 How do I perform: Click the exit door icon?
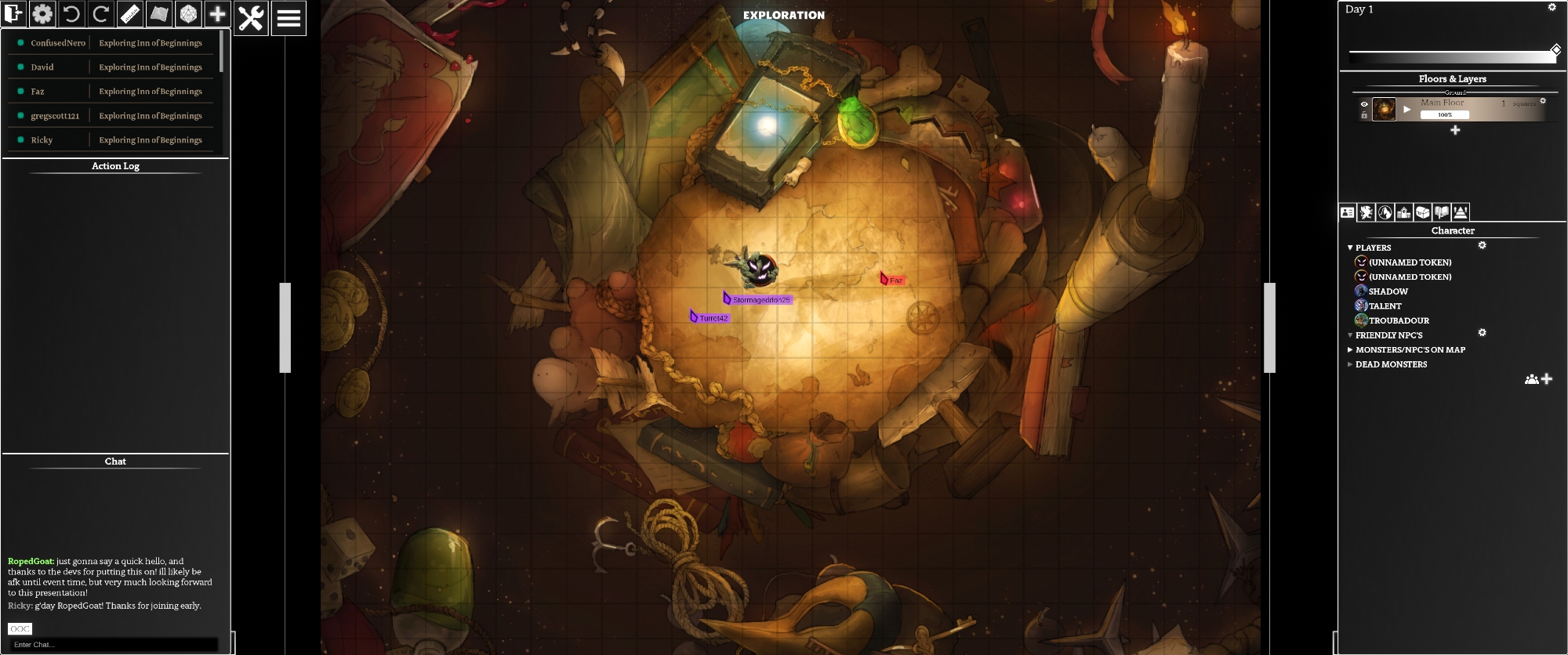pyautogui.click(x=13, y=14)
